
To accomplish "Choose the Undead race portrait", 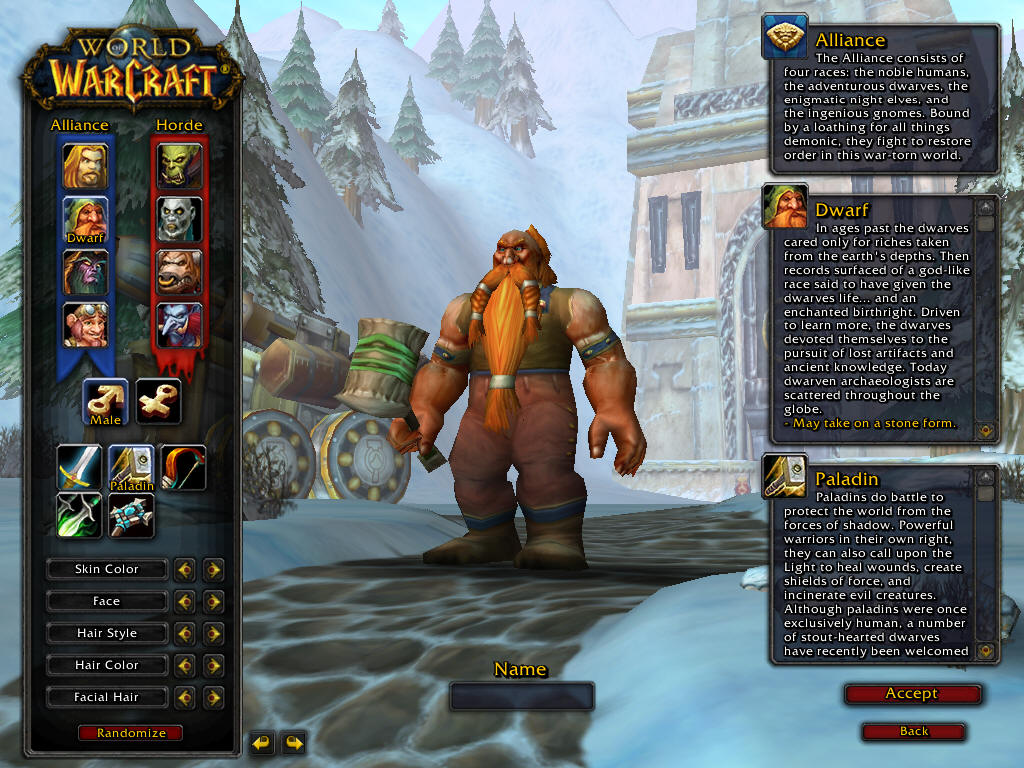I will [x=179, y=219].
